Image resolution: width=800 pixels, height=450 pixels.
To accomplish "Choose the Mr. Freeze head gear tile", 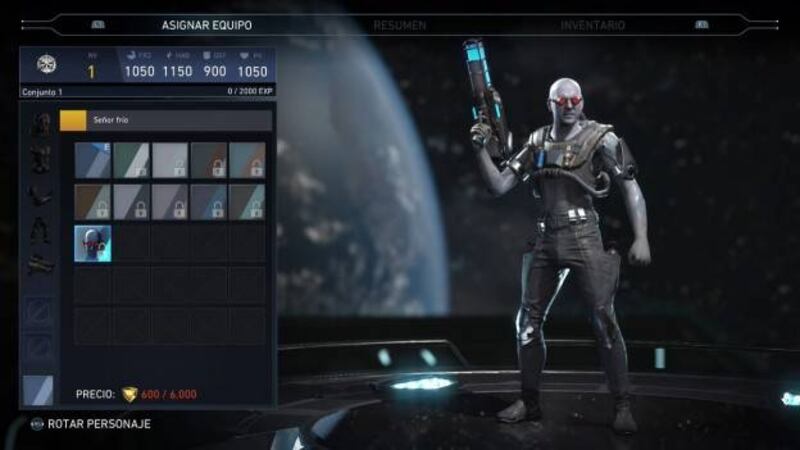I will 92,243.
